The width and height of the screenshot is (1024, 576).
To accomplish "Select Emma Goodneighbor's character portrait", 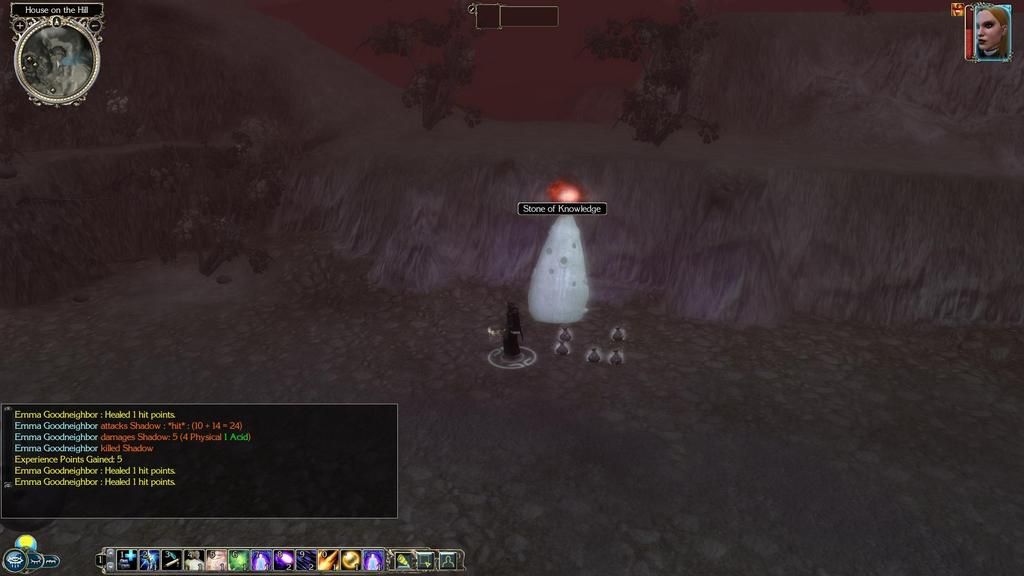I will pos(992,33).
